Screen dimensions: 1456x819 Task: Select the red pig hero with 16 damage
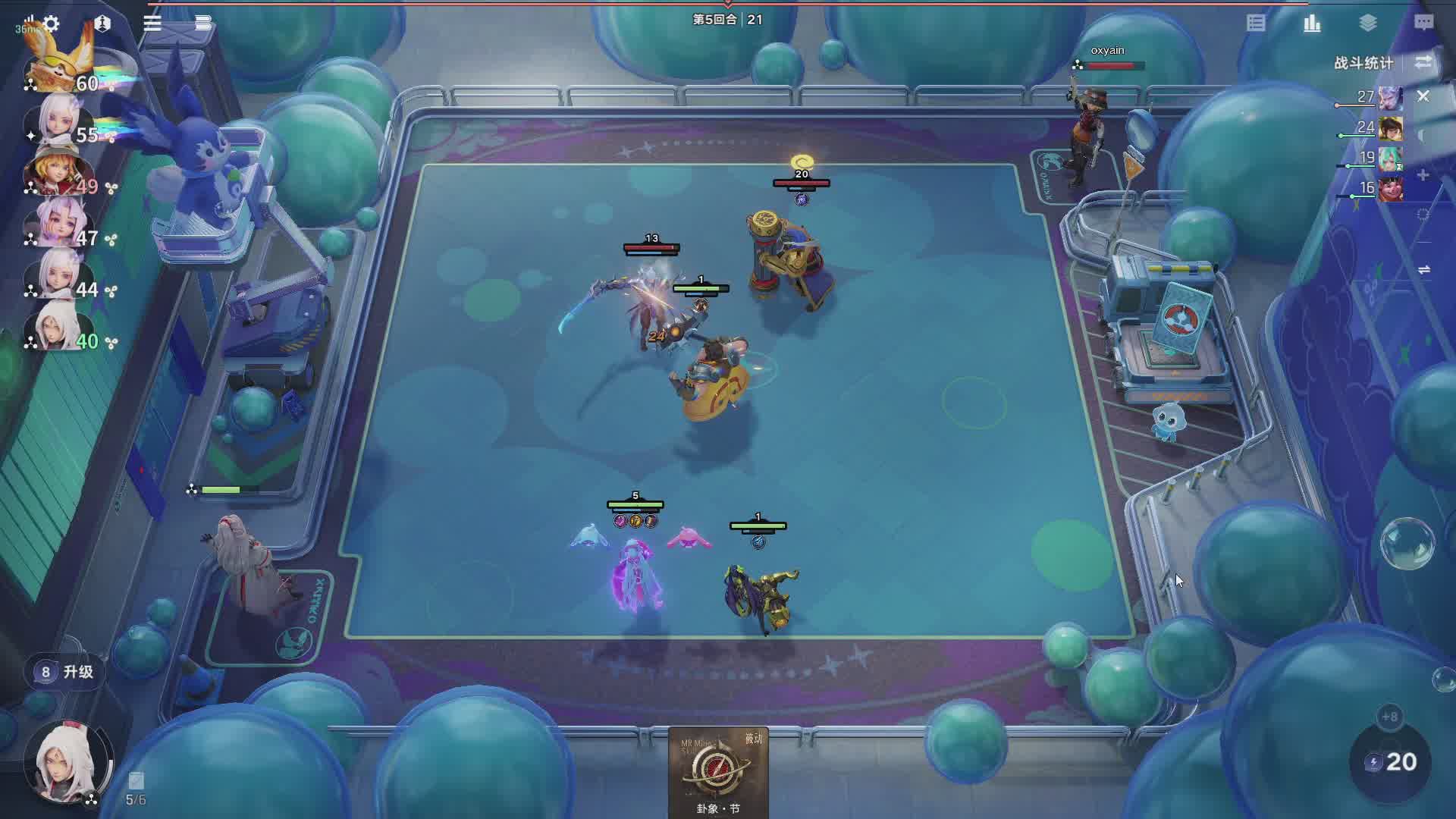[1390, 189]
